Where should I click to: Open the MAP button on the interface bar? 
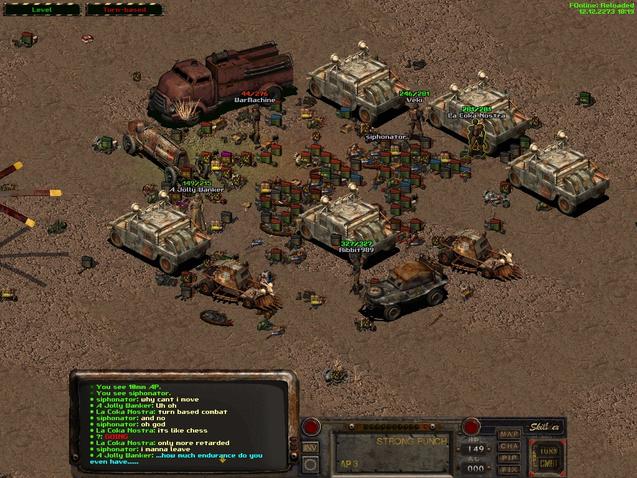[510, 433]
